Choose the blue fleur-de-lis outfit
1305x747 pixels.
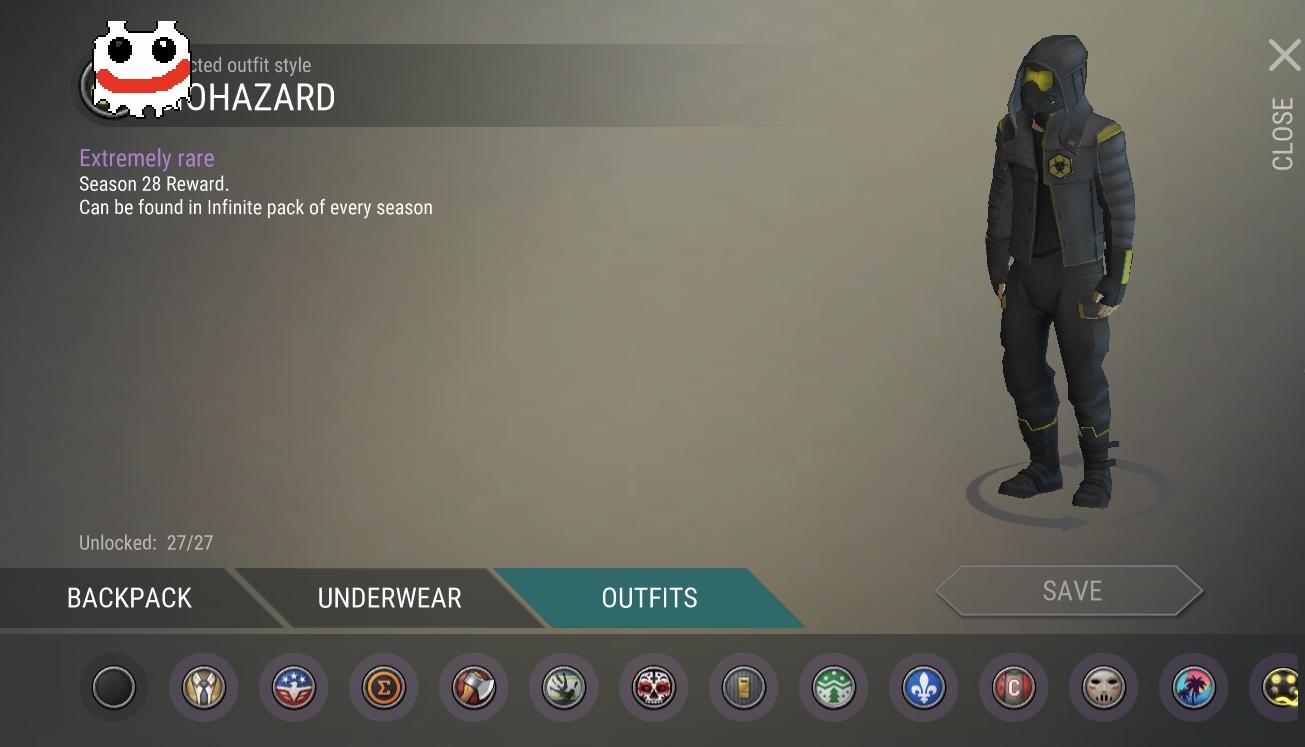(x=924, y=688)
